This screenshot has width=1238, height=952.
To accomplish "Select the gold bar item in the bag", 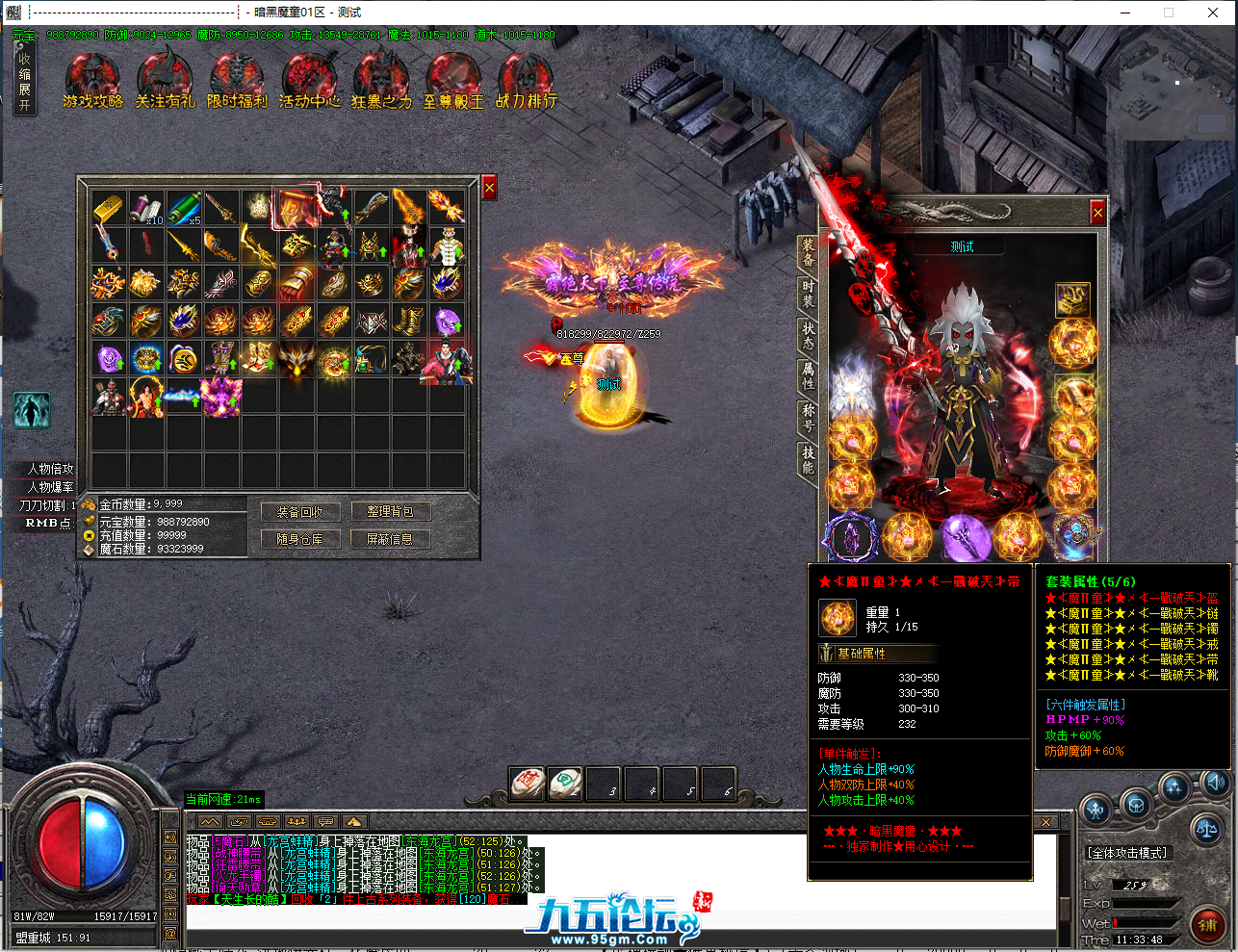I will click(109, 206).
